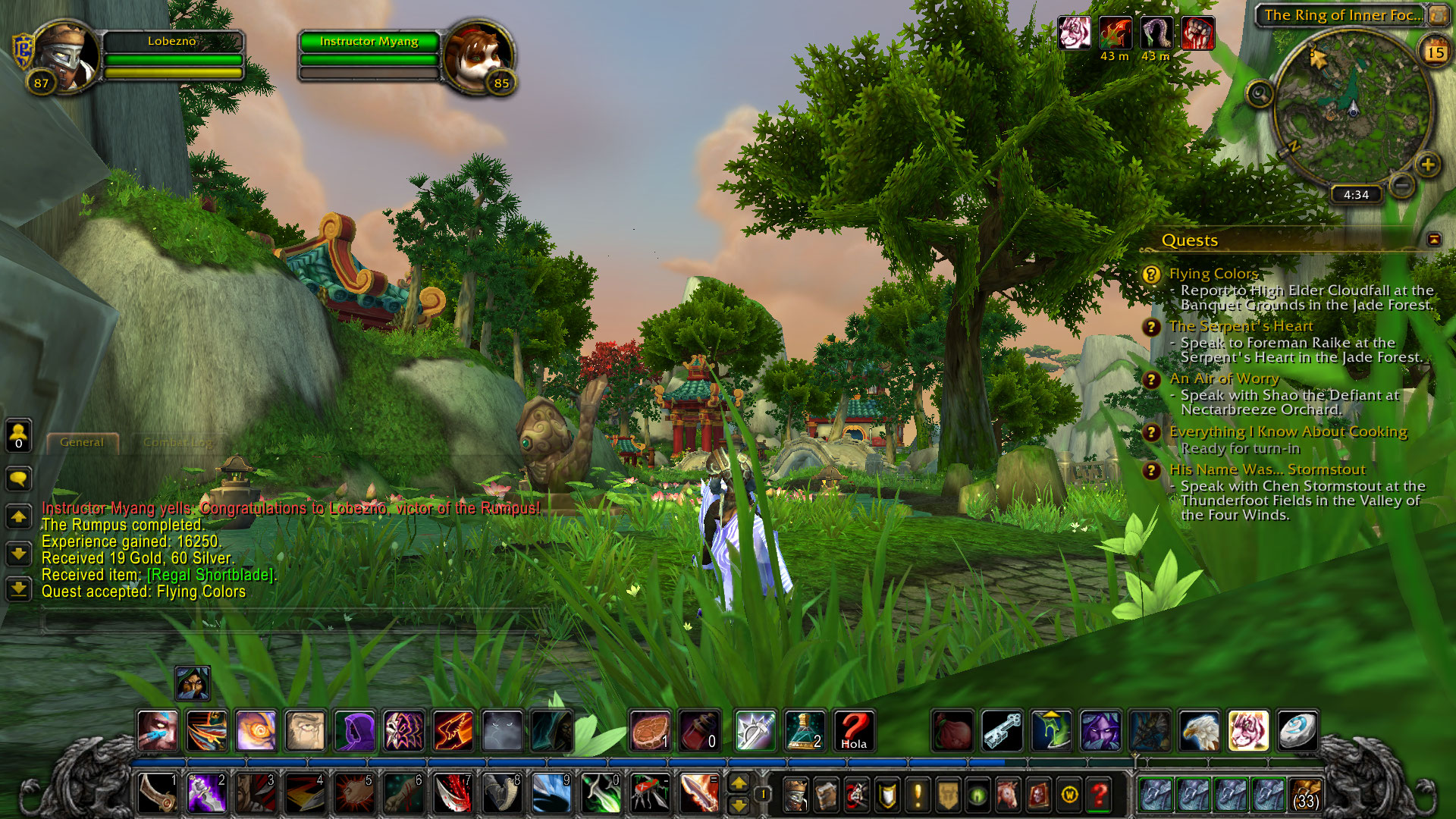Zoom out the minimap with minus button
The width and height of the screenshot is (1456, 819).
click(x=1402, y=184)
